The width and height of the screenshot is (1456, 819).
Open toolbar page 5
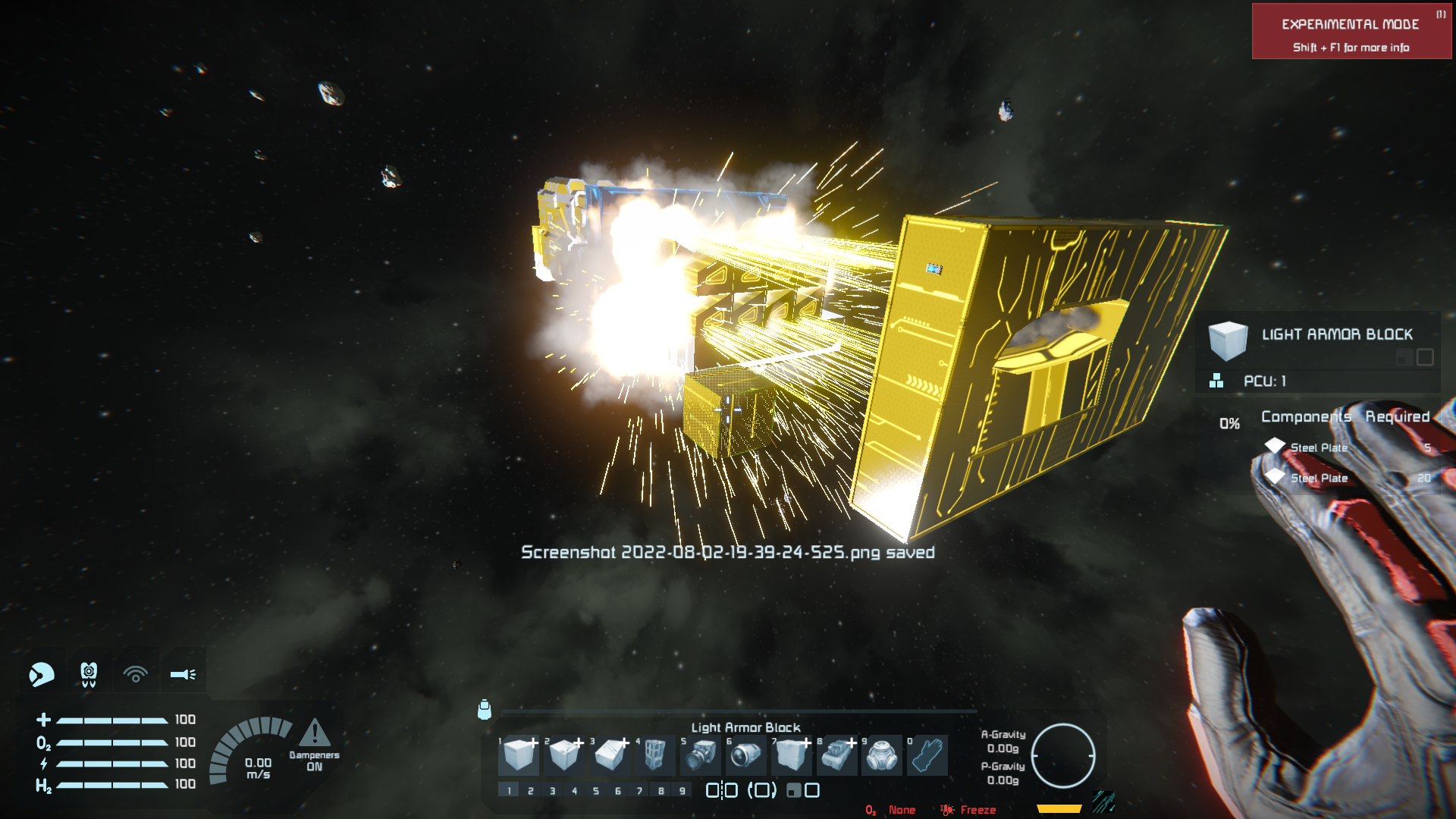596,791
